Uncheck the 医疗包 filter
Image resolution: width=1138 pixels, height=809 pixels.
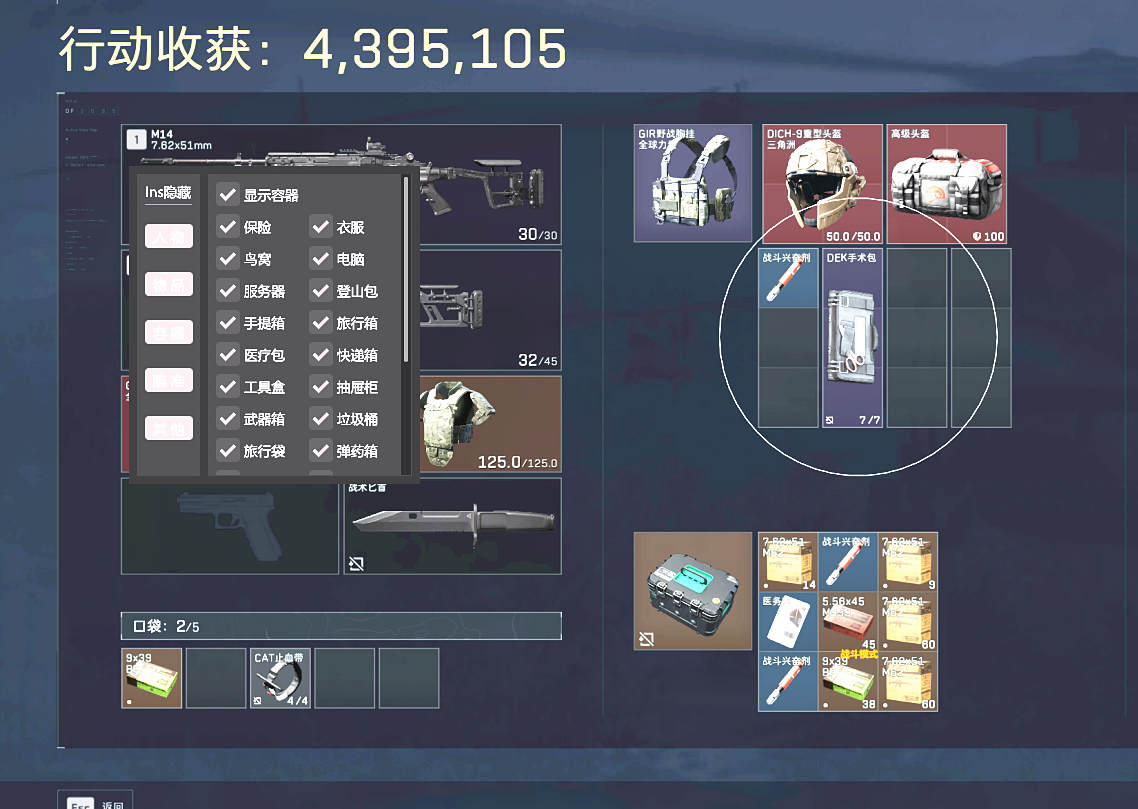click(228, 355)
